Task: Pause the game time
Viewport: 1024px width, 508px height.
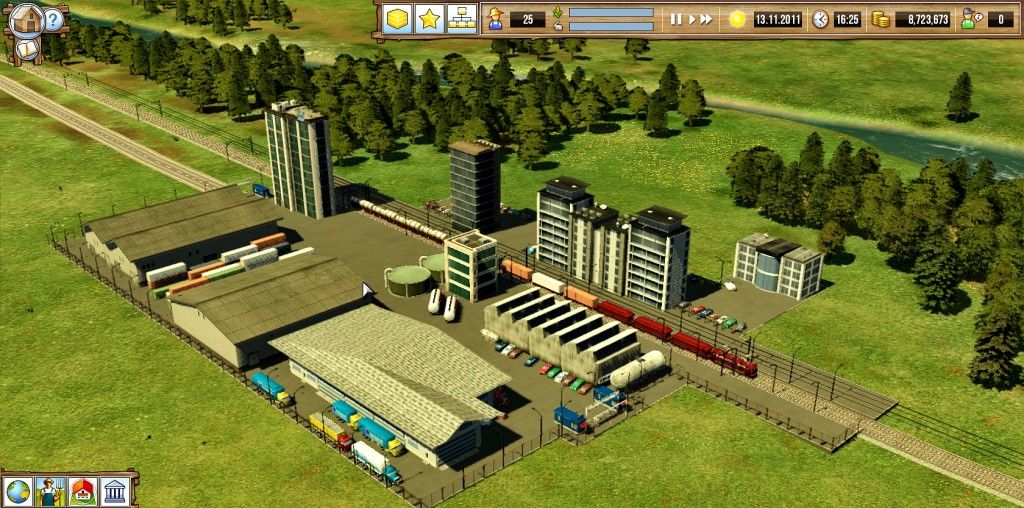Action: pos(675,19)
